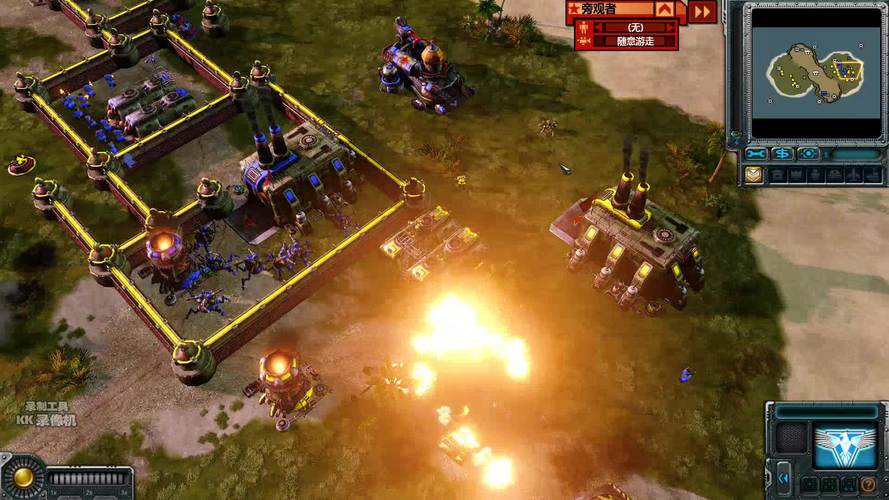Adjust the replay speed bar
This screenshot has width=889, height=500.
click(90, 479)
